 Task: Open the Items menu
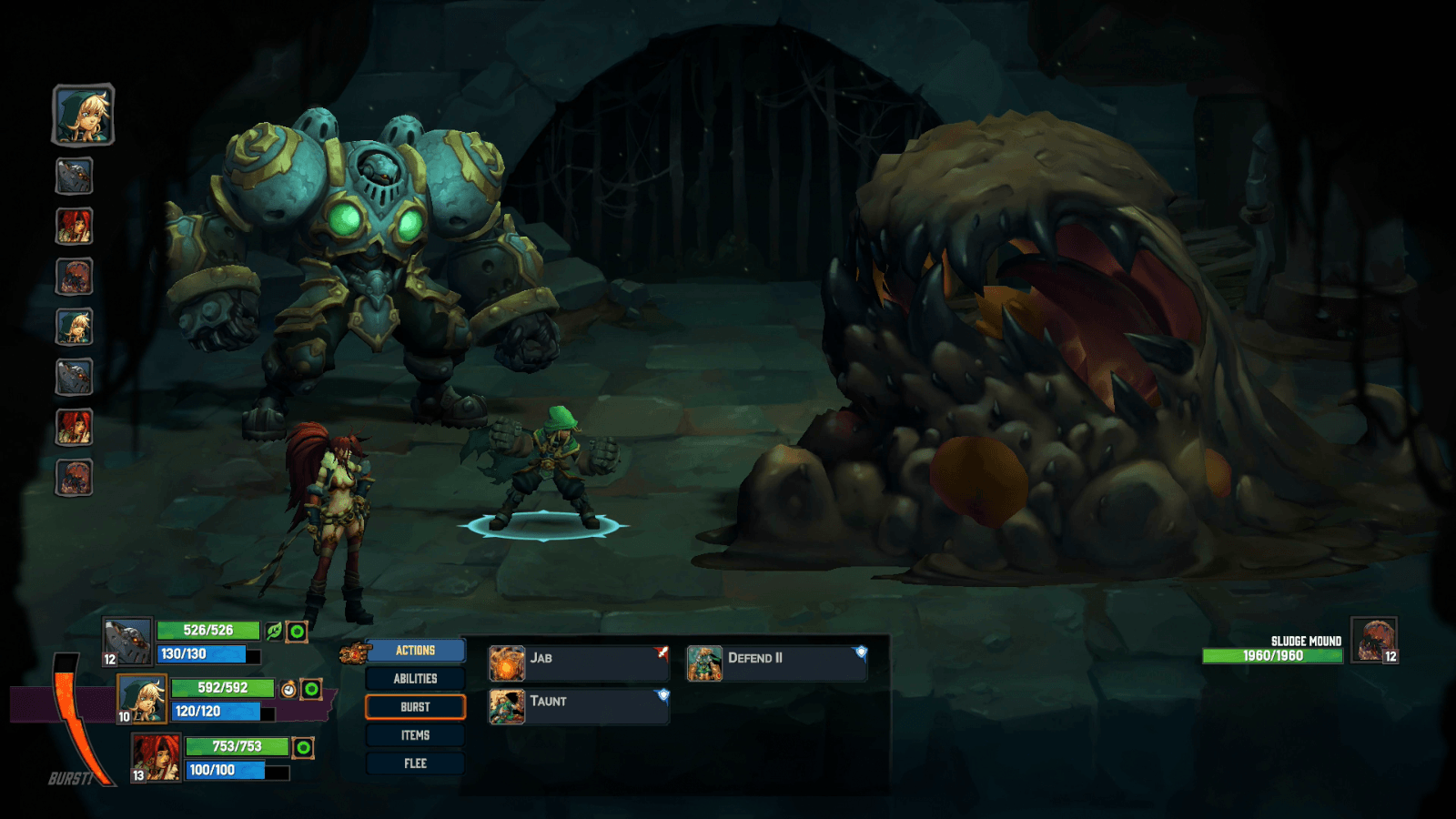(415, 734)
